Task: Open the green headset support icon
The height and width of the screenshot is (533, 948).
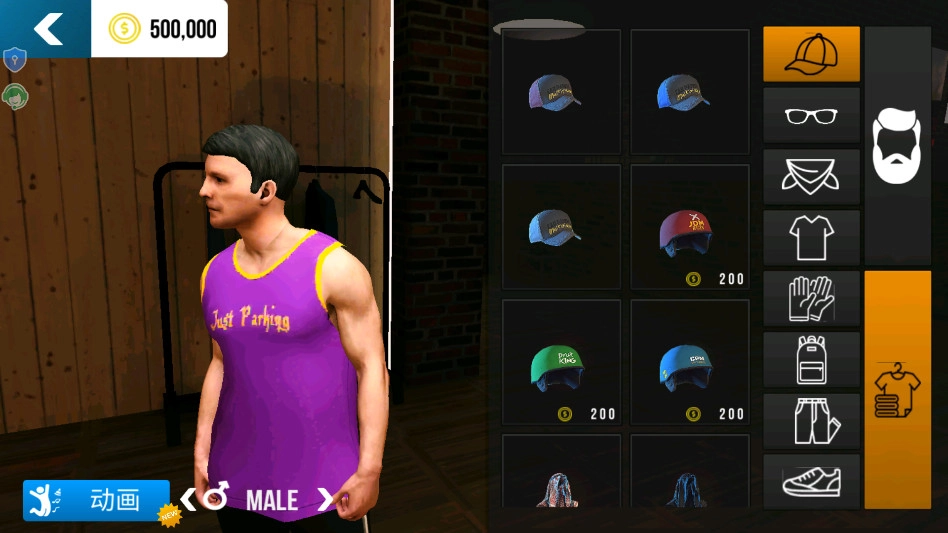Action: pos(14,96)
